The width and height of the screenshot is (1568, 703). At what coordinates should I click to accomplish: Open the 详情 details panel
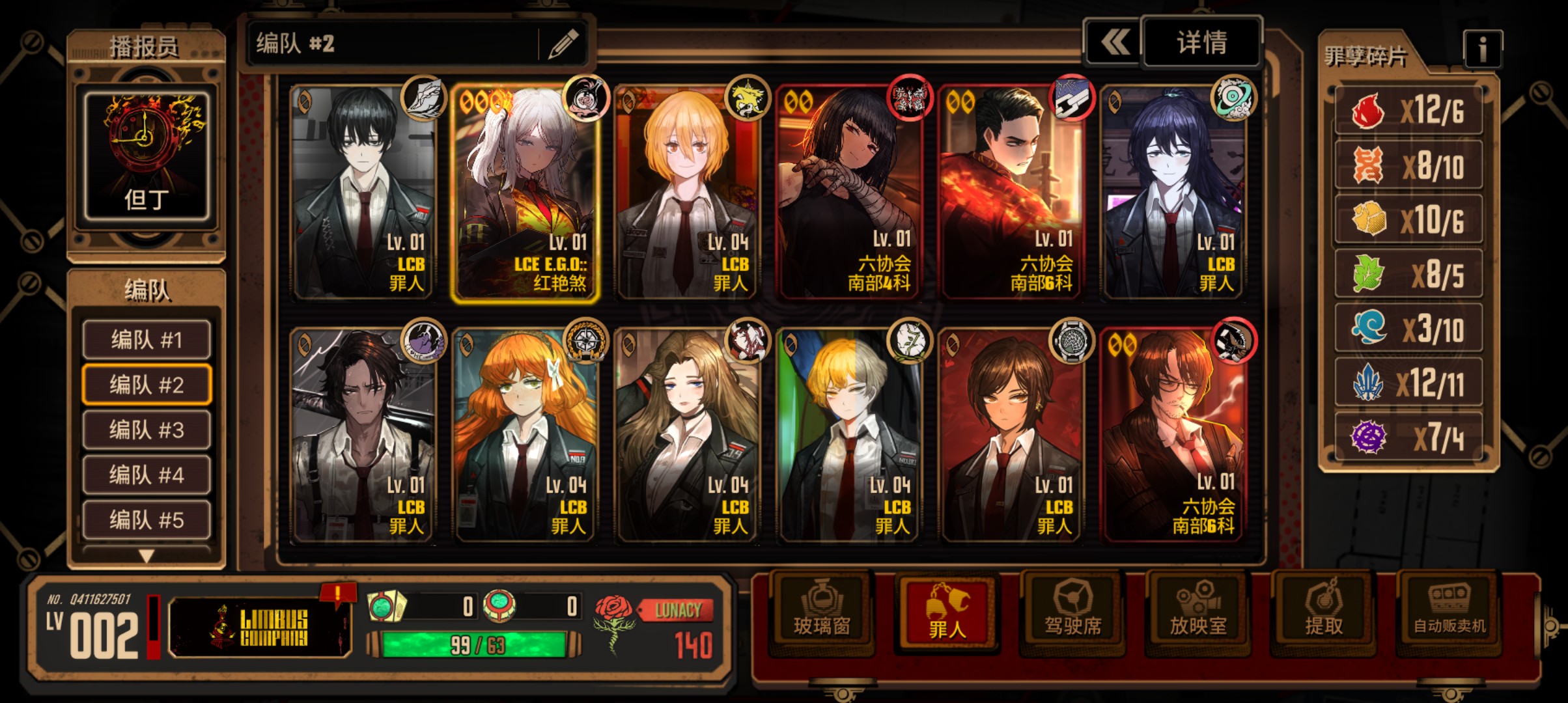1201,43
